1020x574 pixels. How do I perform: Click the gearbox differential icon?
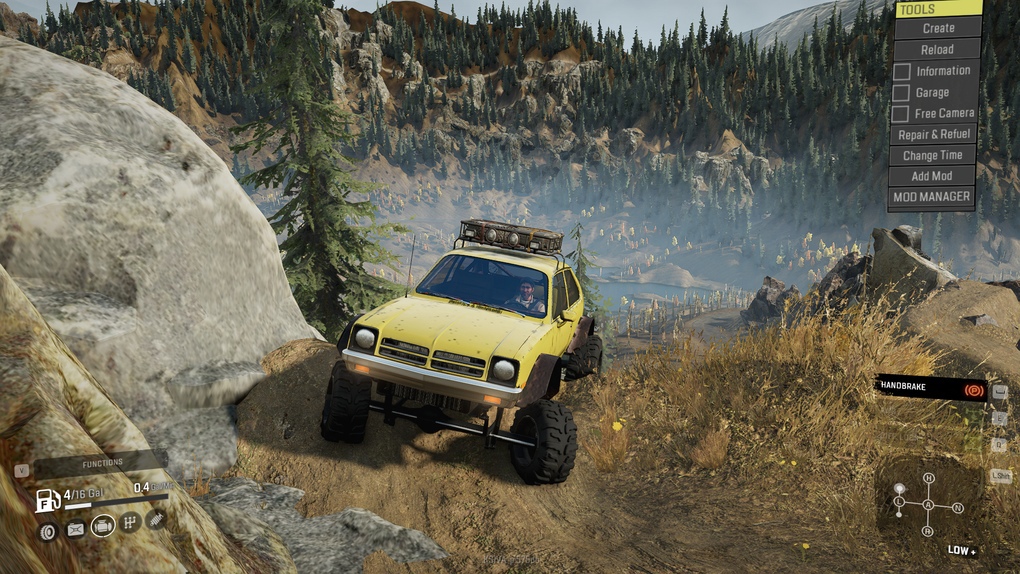click(x=130, y=522)
